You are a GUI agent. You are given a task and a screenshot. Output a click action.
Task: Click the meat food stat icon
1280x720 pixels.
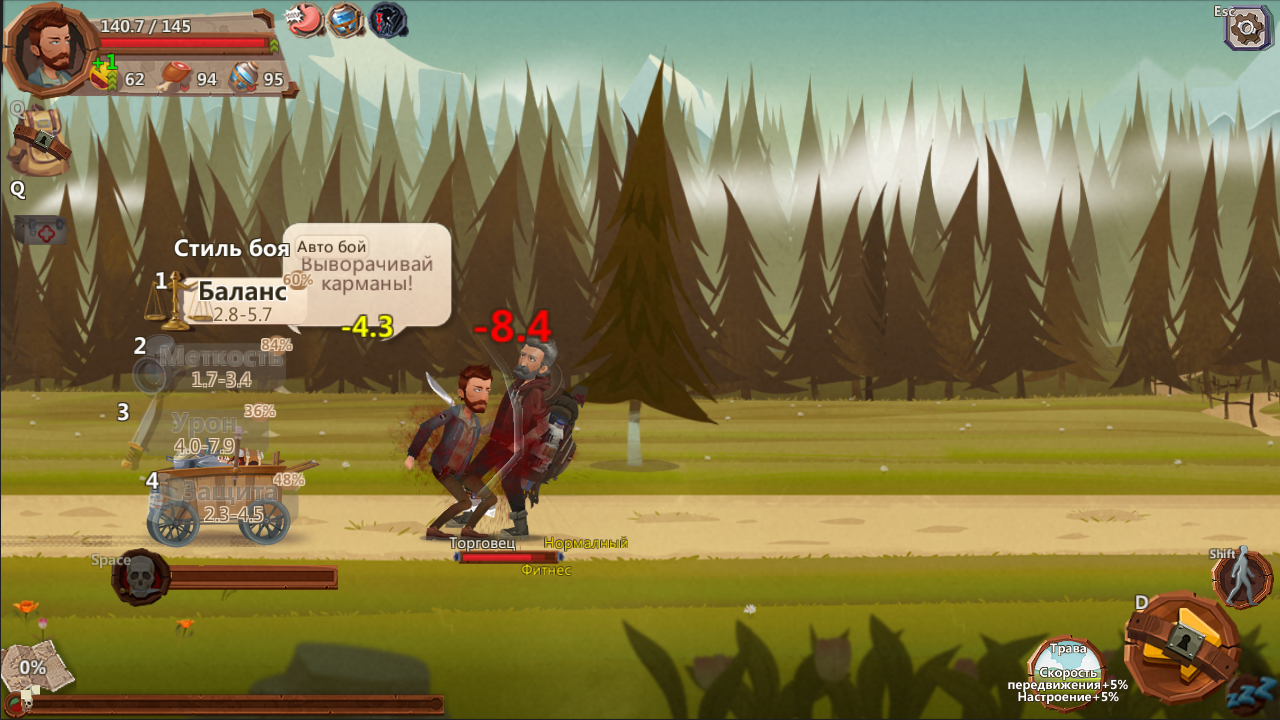coord(175,76)
